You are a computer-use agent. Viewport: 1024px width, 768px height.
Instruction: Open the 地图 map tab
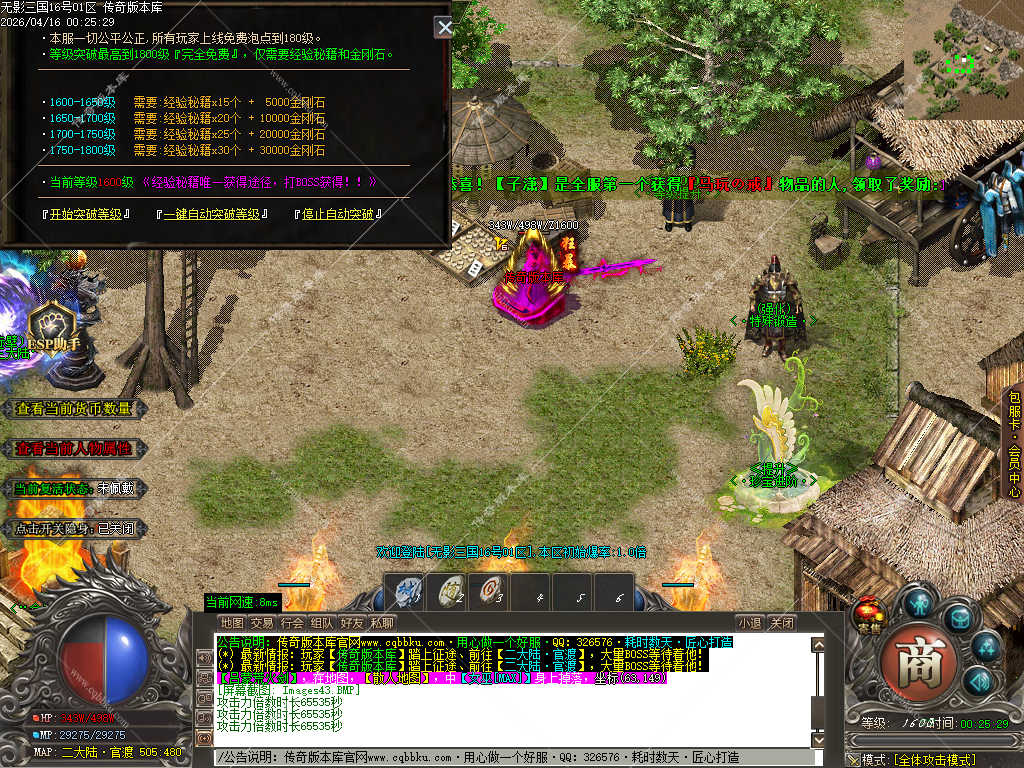coord(231,623)
